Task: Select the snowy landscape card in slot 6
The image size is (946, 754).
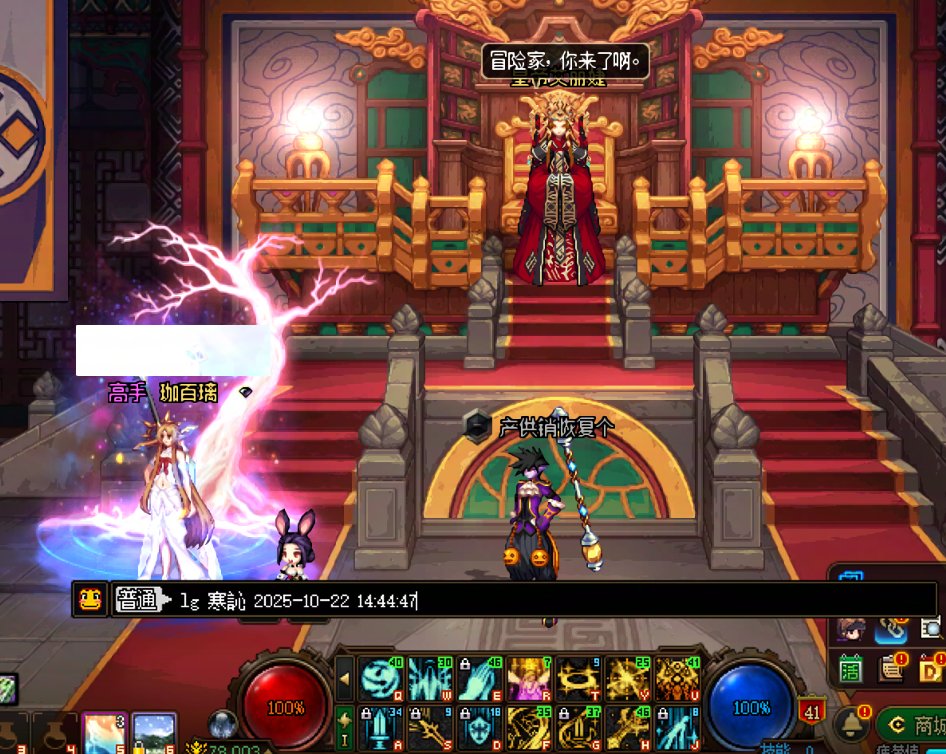Action: (x=153, y=734)
